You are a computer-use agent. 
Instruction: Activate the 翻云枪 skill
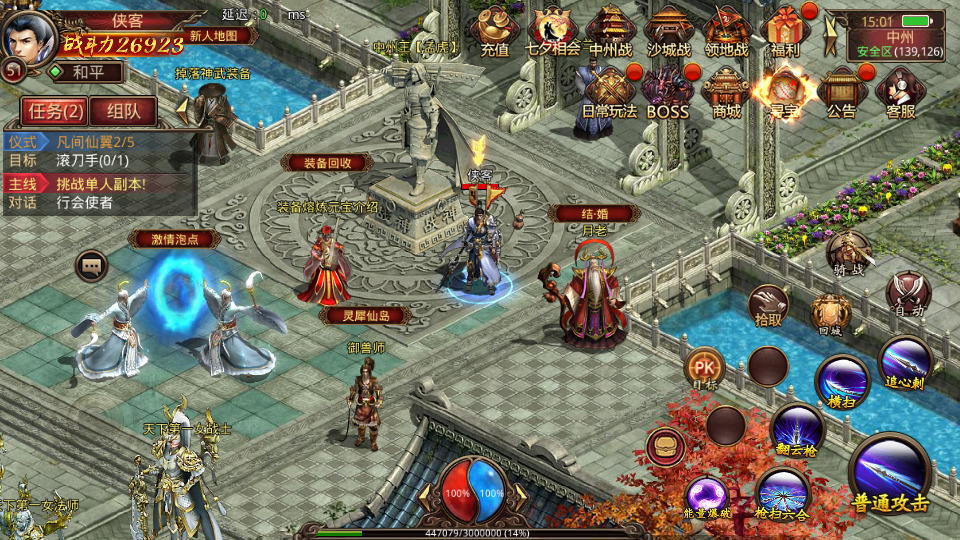pos(797,429)
